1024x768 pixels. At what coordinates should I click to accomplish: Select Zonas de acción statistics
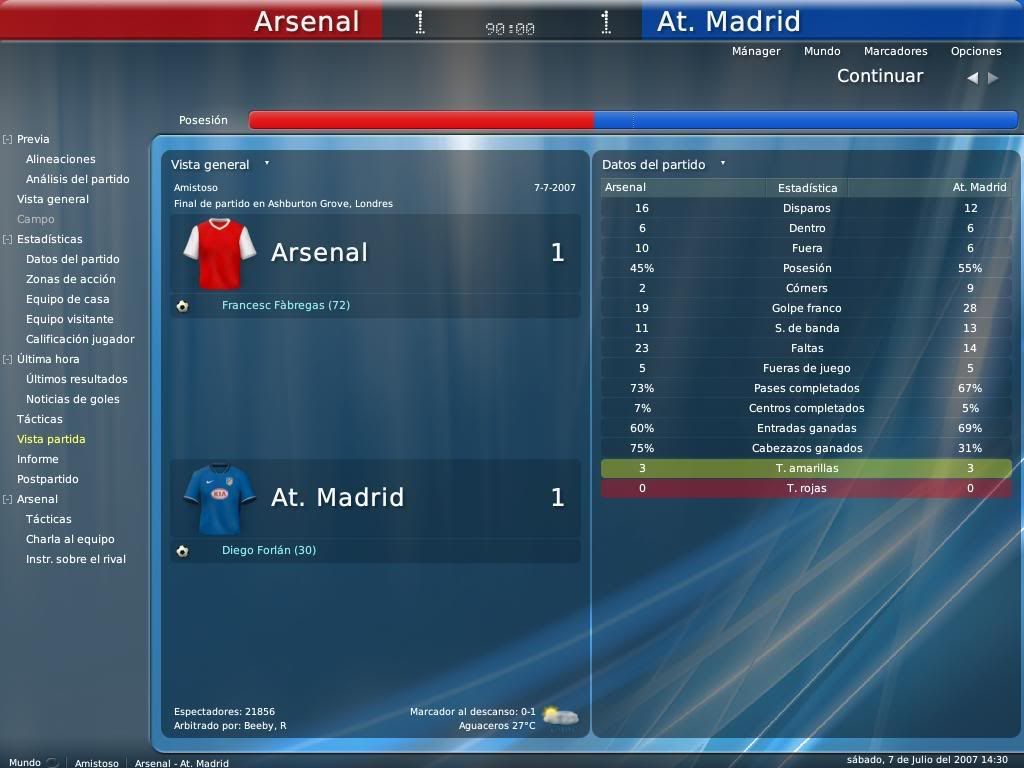[x=71, y=279]
